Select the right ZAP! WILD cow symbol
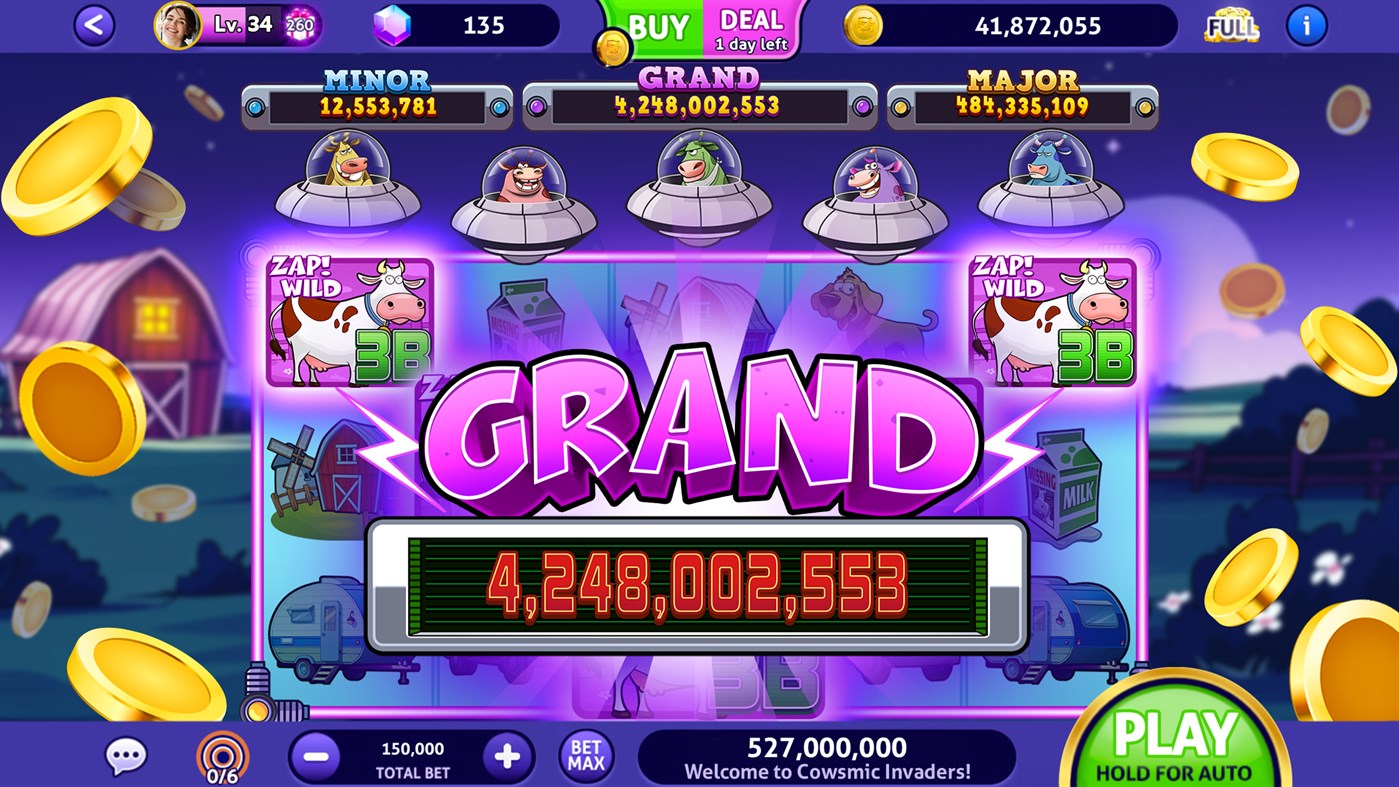This screenshot has height=787, width=1399. (x=1051, y=321)
